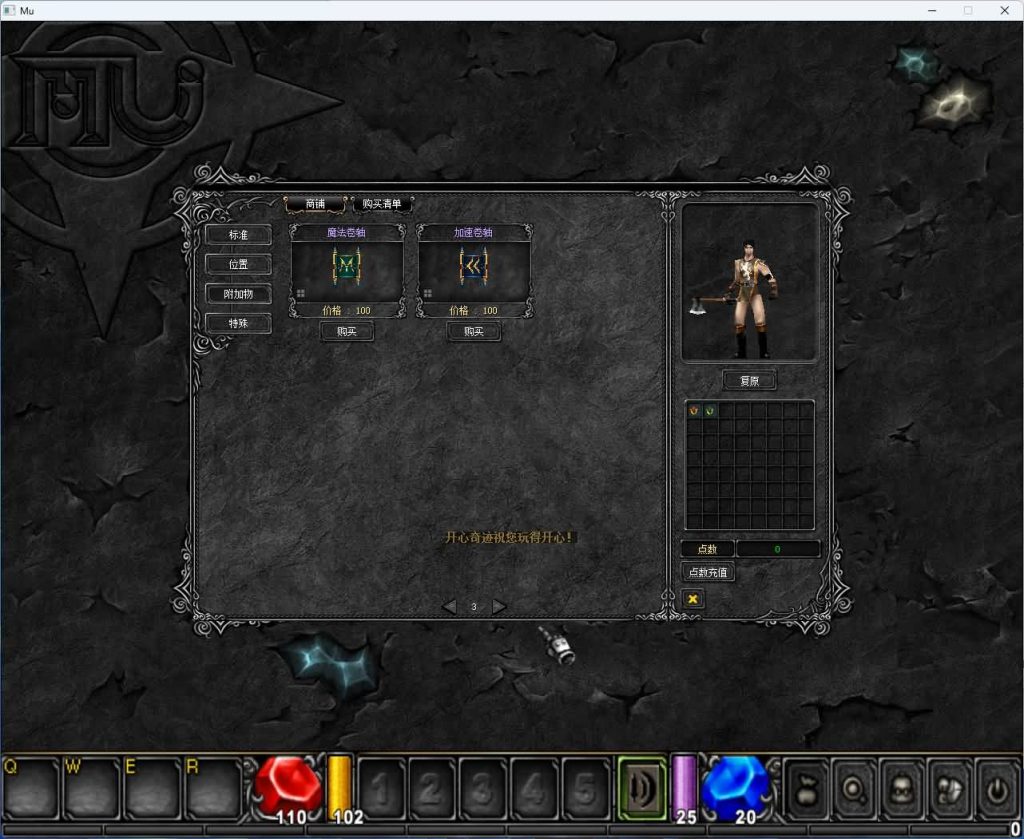
Task: Close the shop with the yellow X
Action: [692, 598]
